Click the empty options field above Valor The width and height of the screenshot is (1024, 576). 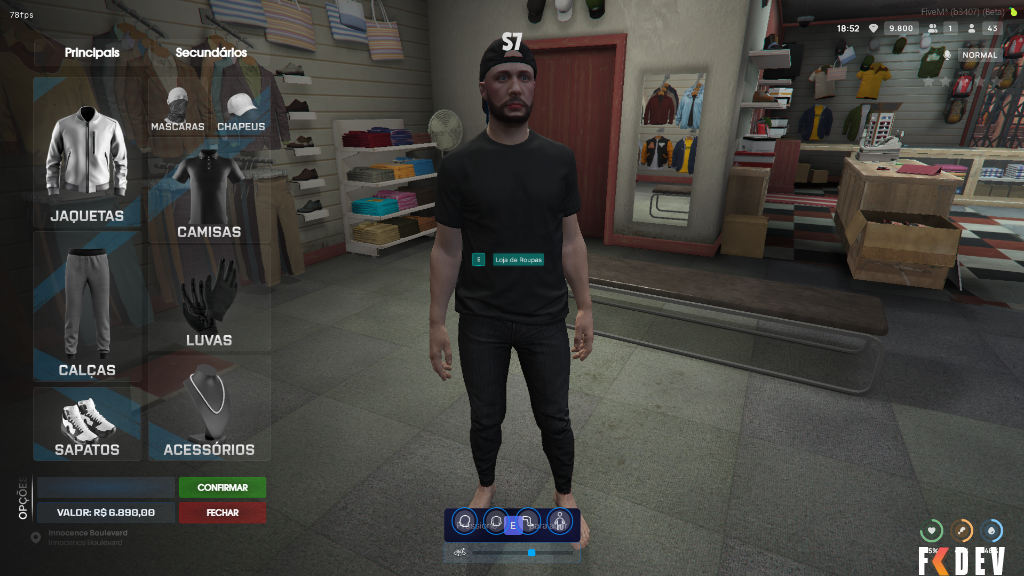pyautogui.click(x=106, y=488)
